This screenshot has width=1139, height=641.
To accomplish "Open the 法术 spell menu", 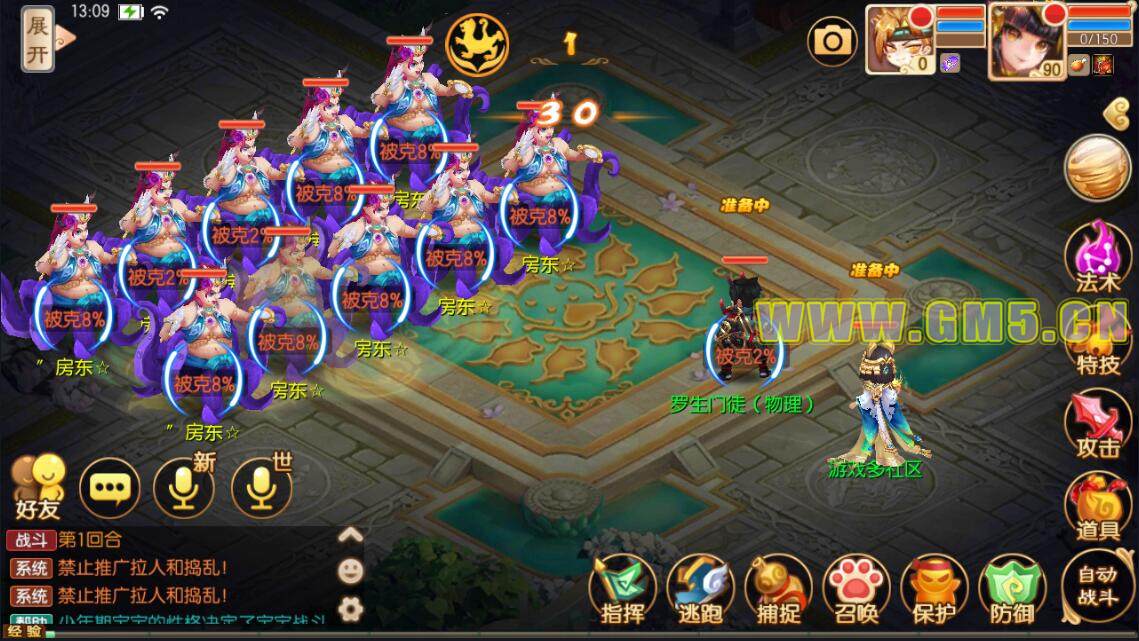I will coord(1097,258).
